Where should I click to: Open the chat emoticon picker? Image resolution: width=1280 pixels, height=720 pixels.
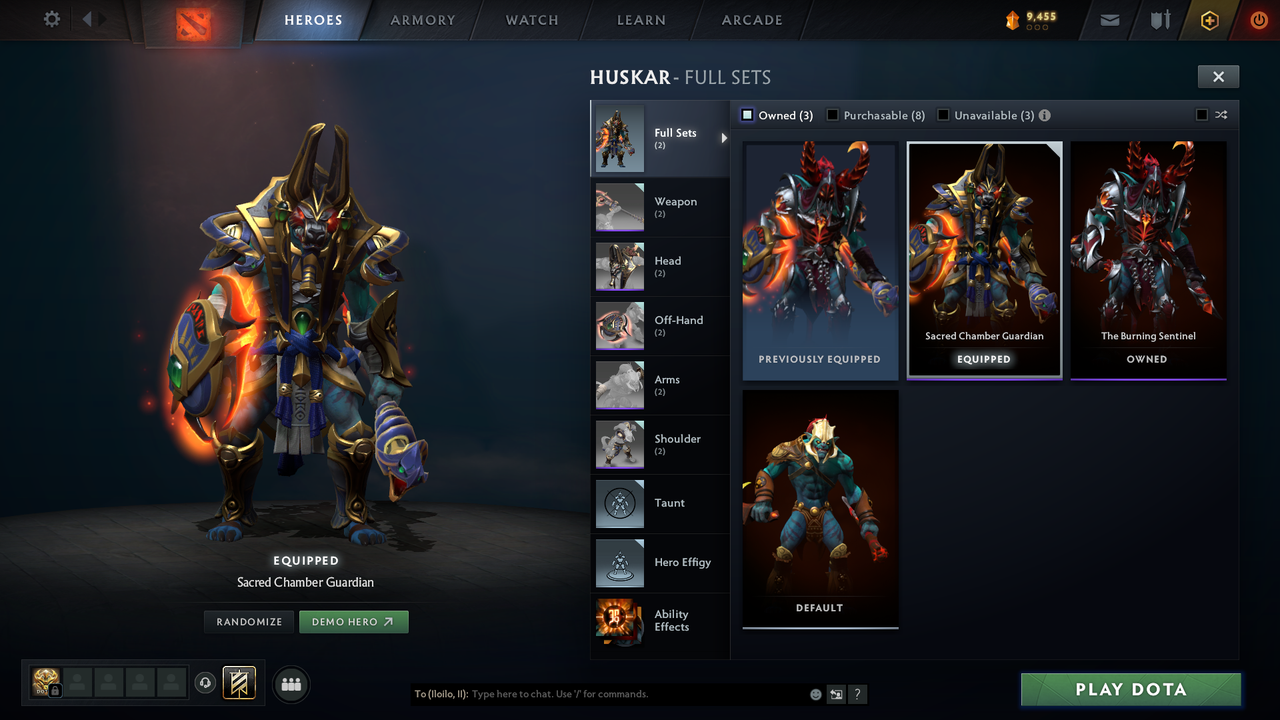click(x=815, y=694)
